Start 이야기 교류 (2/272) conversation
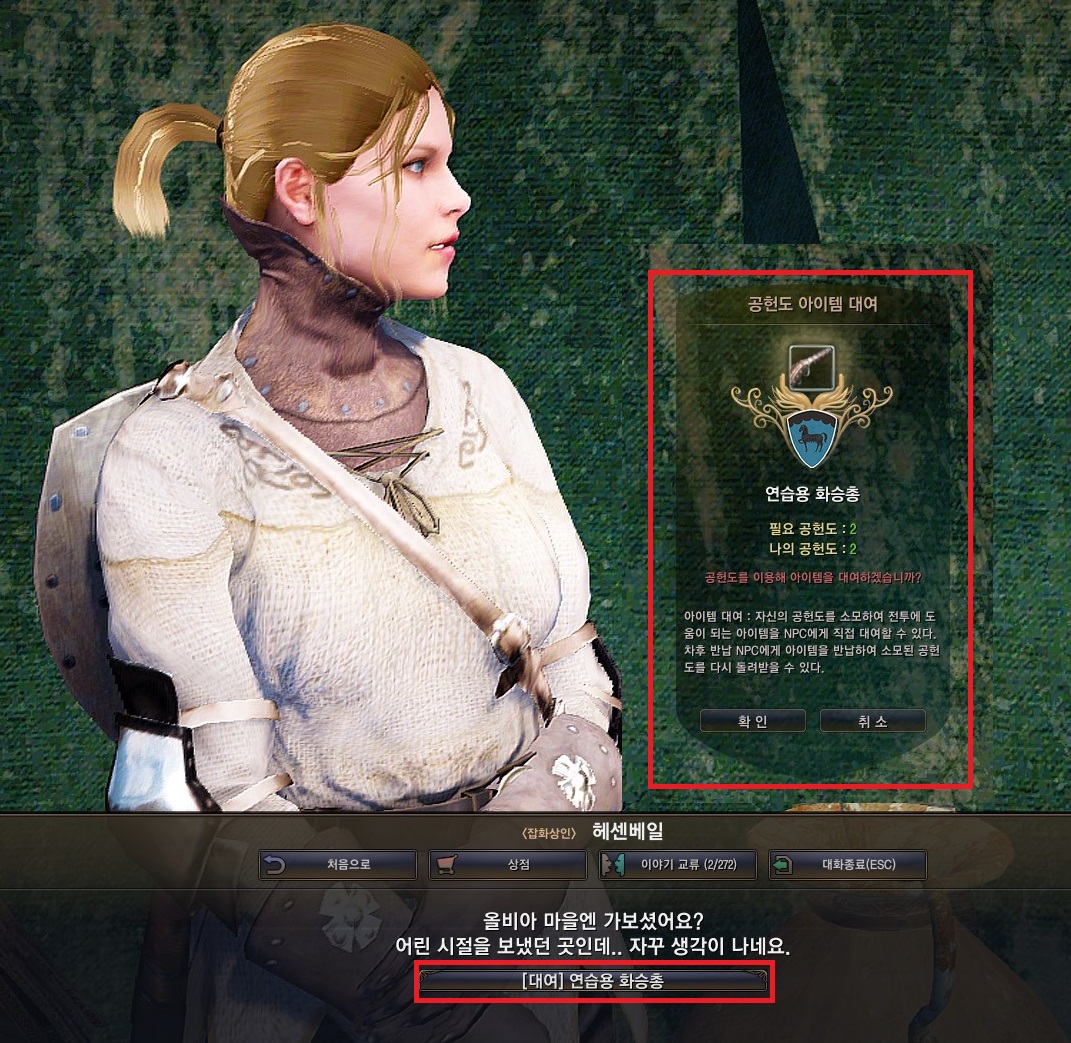Screen dimensions: 1071x1043 (x=677, y=865)
